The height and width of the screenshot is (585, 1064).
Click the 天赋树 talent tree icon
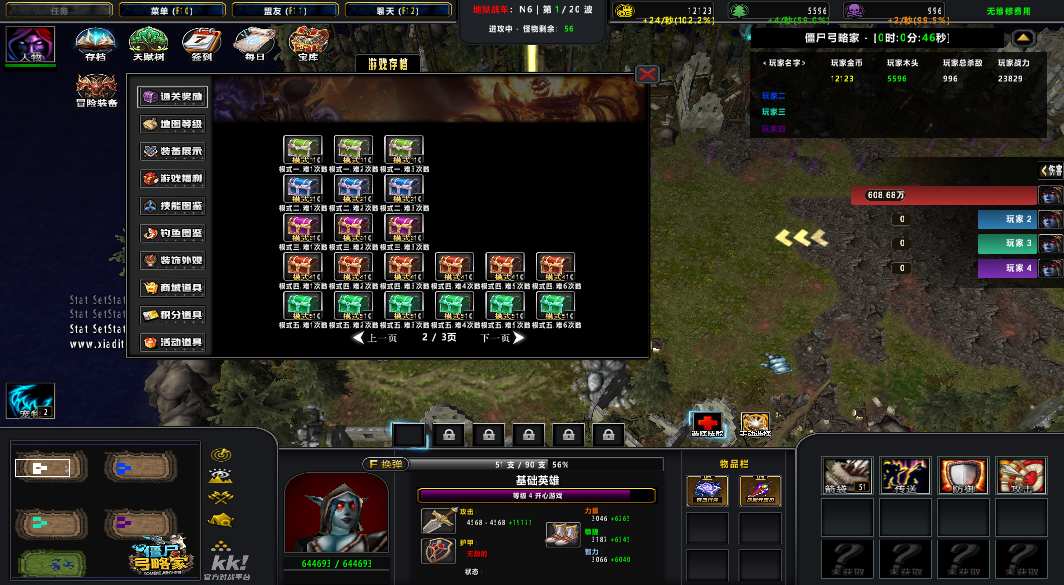(148, 43)
